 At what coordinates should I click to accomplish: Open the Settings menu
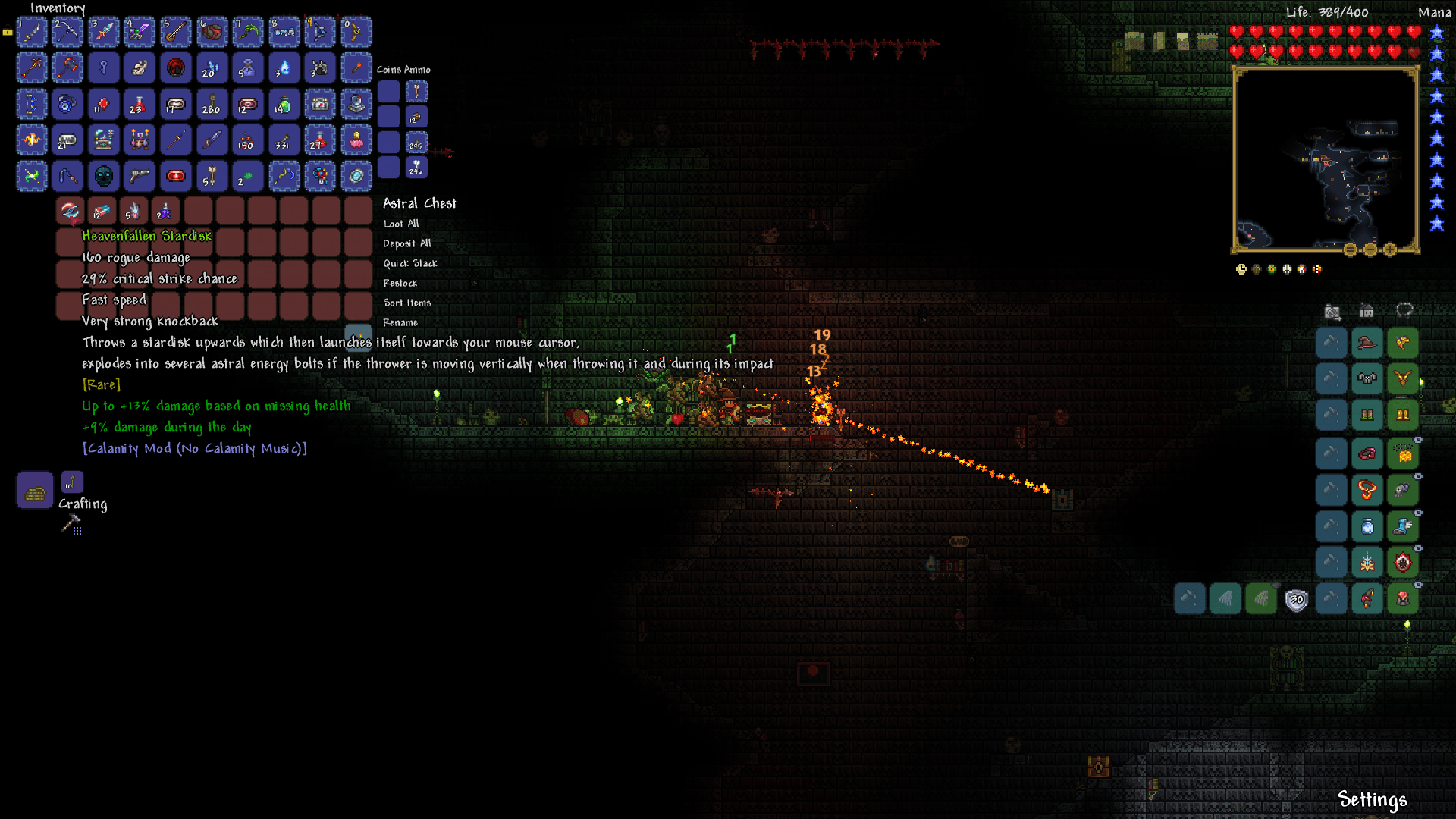pyautogui.click(x=1374, y=799)
